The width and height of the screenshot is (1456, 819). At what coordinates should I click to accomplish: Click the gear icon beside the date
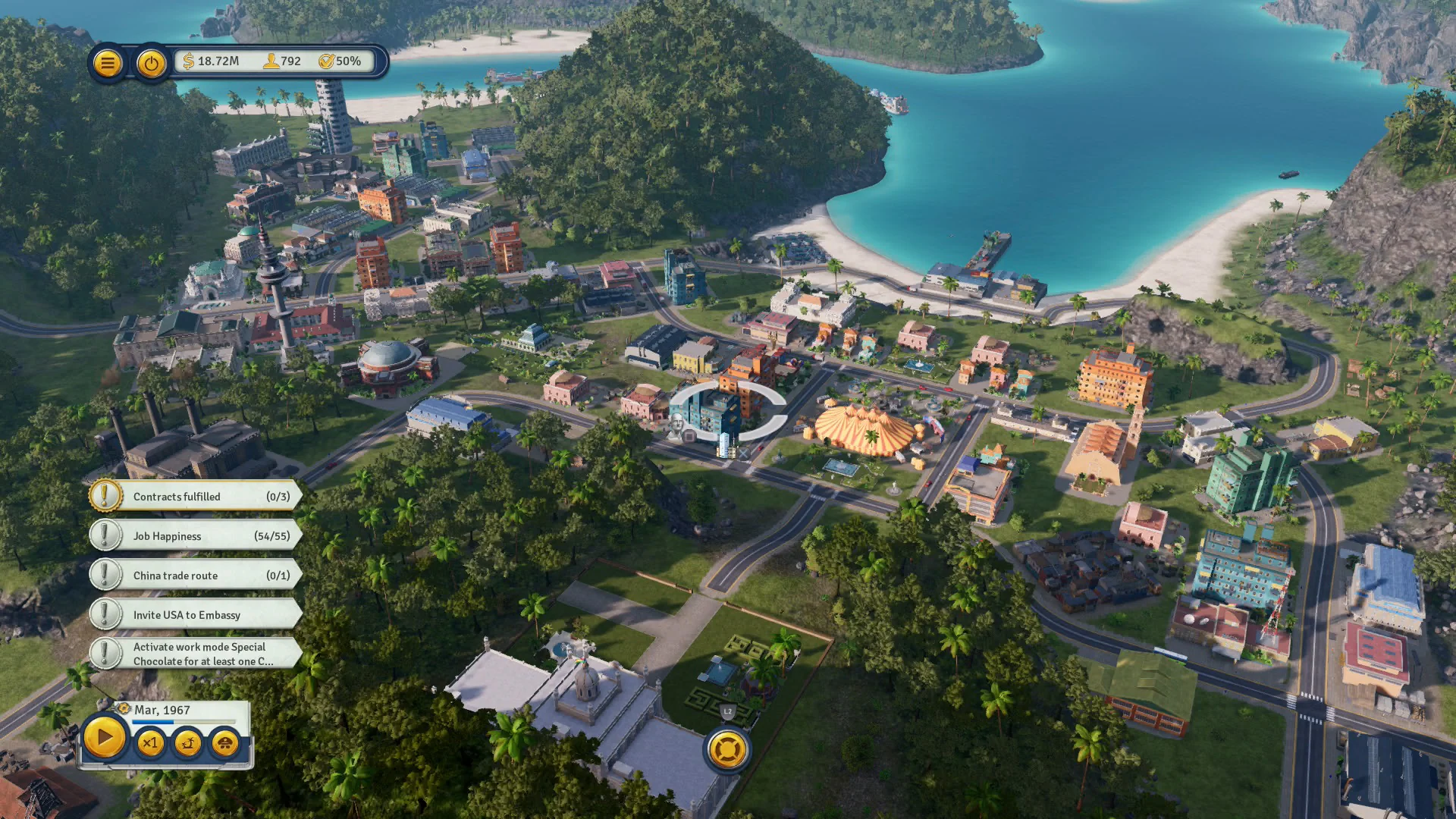pos(122,709)
